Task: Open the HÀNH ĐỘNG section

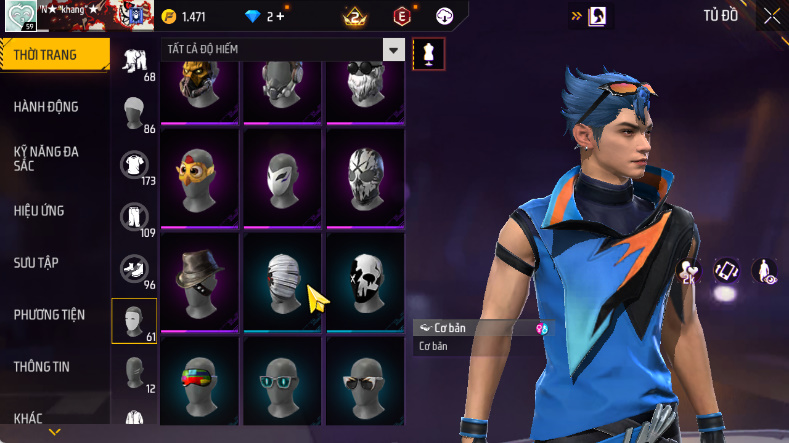Action: click(x=46, y=107)
